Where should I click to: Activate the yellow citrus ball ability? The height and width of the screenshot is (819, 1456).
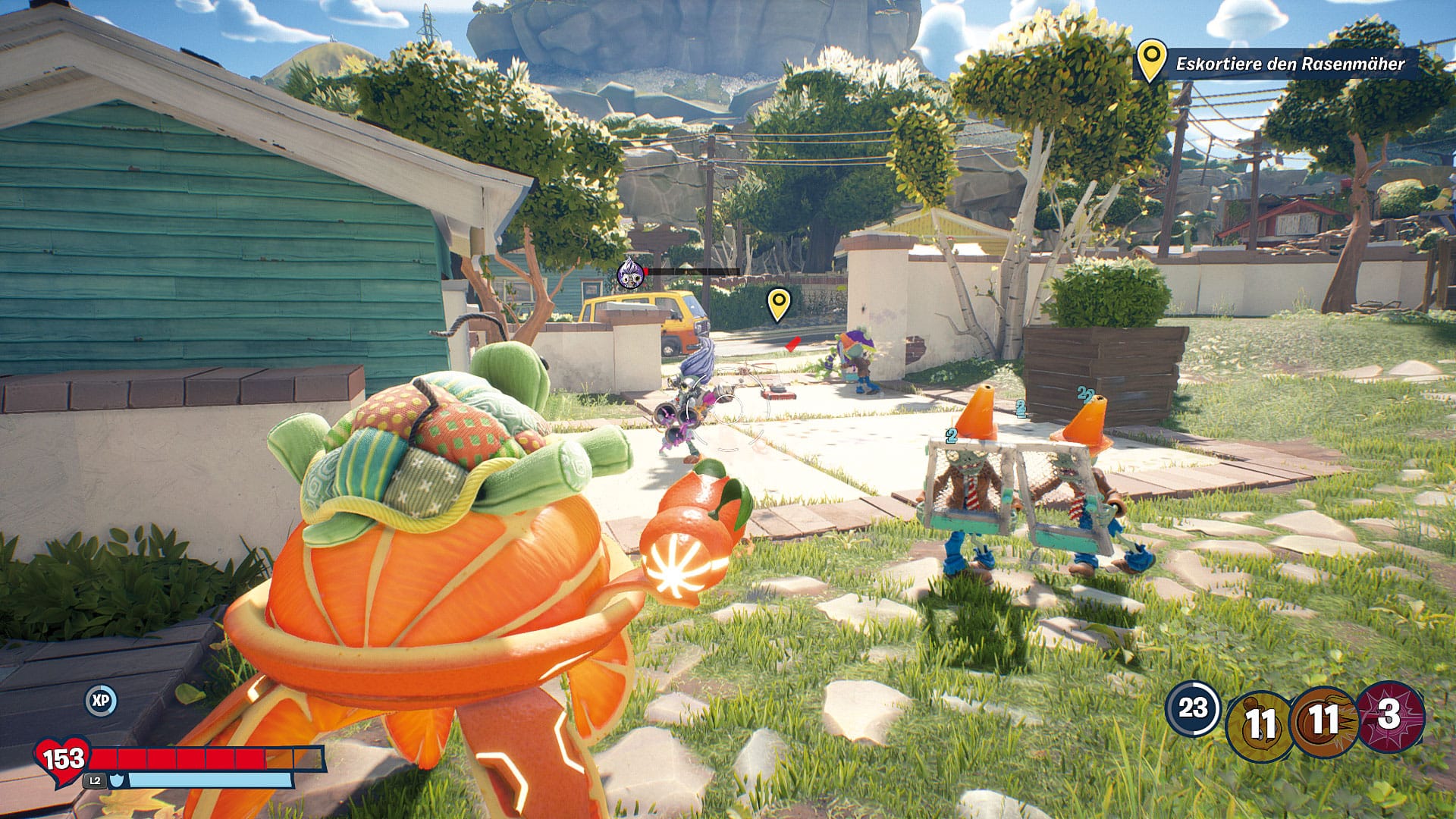(1260, 723)
